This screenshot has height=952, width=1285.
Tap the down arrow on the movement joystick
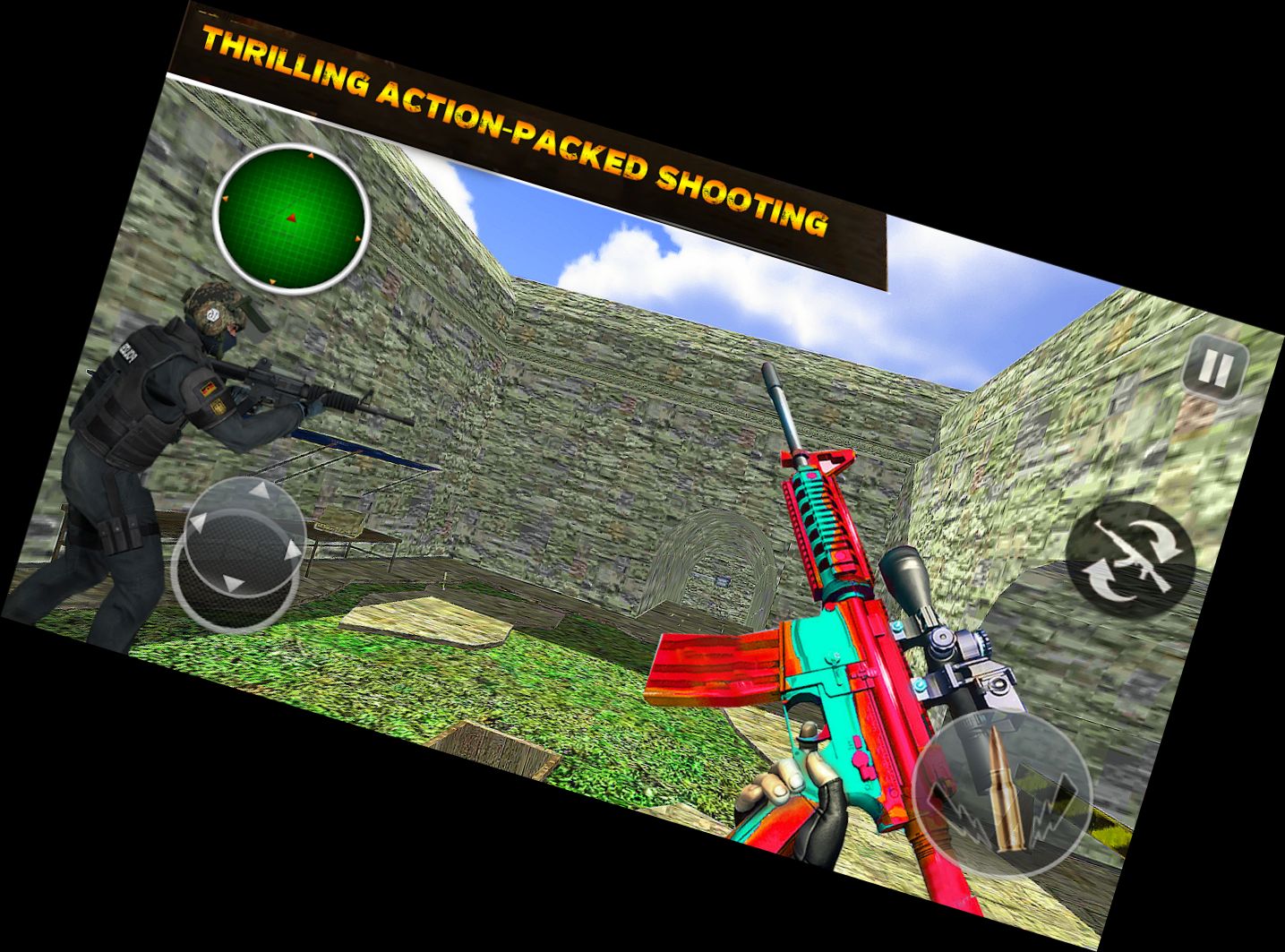pos(231,582)
